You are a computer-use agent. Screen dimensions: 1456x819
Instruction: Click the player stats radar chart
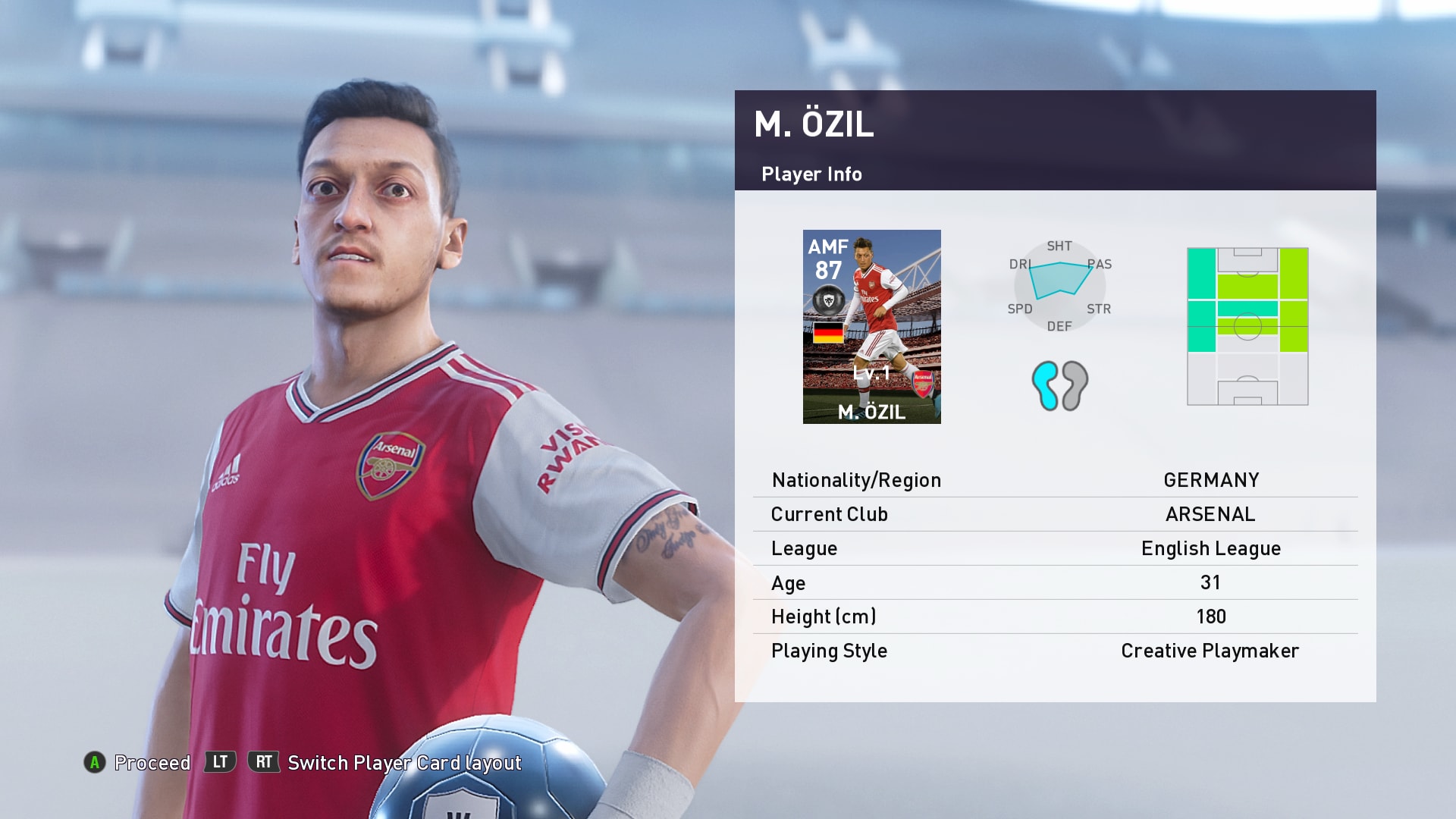click(1059, 286)
